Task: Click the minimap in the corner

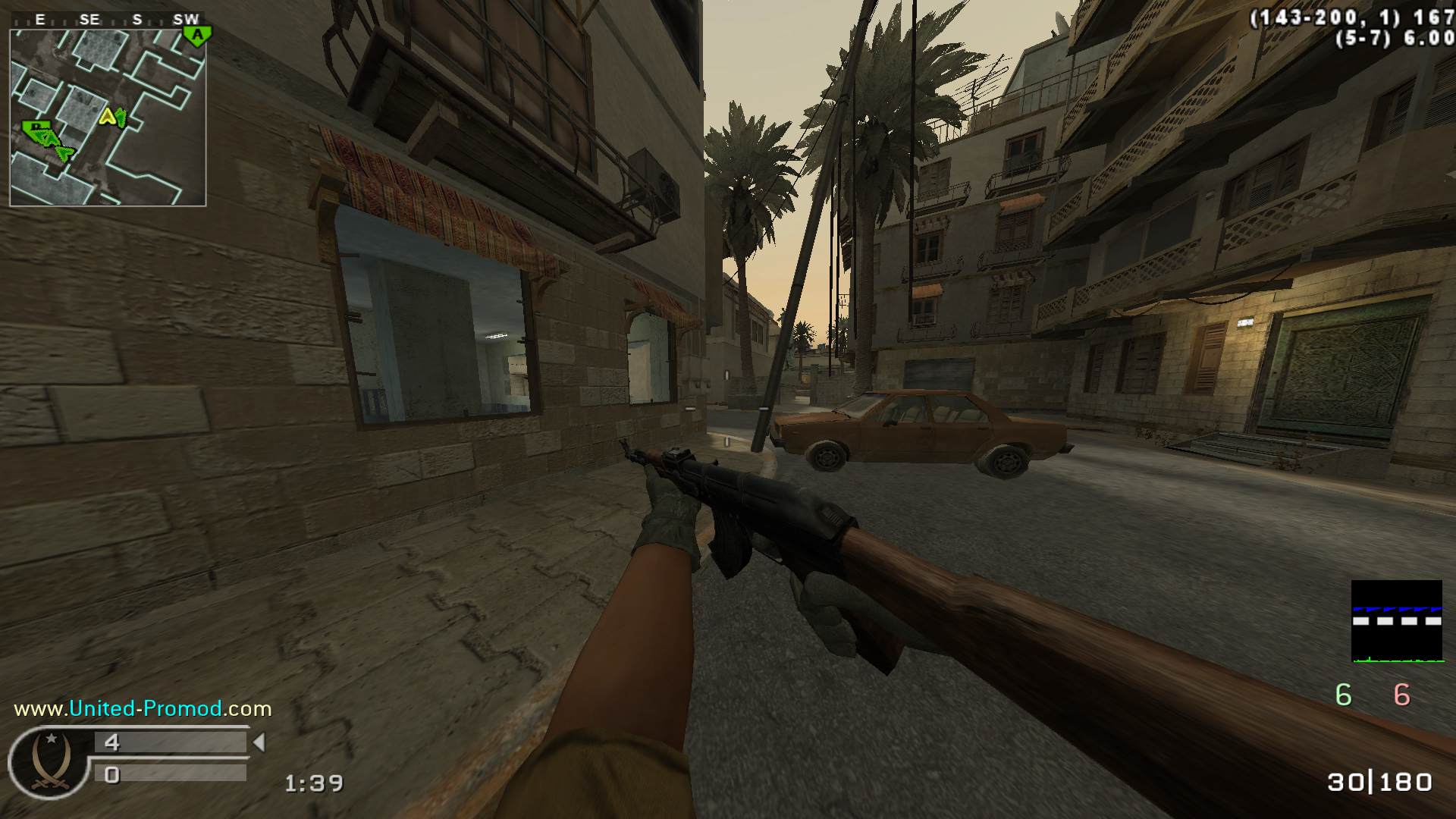Action: point(108,118)
